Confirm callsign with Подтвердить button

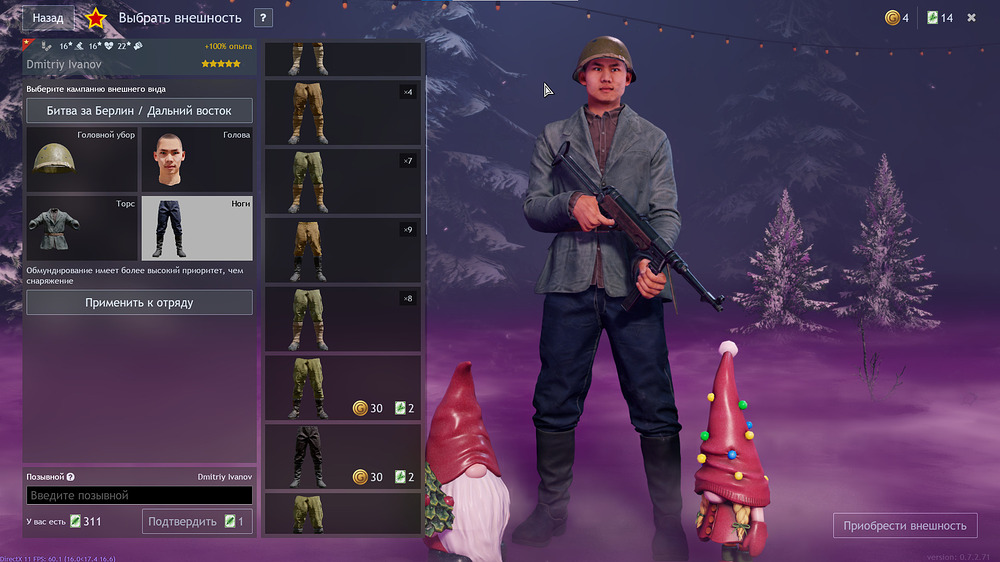[x=197, y=521]
